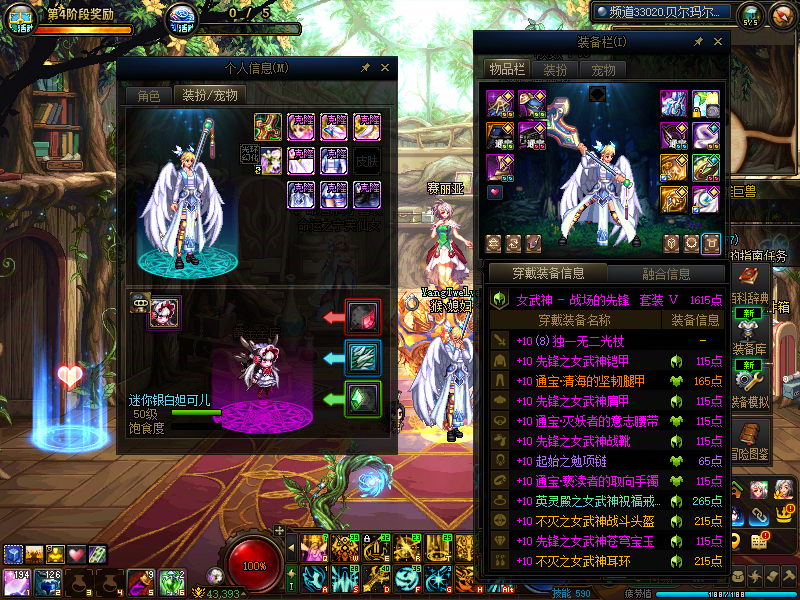Close the equipment panel
This screenshot has height=600, width=800.
718,42
